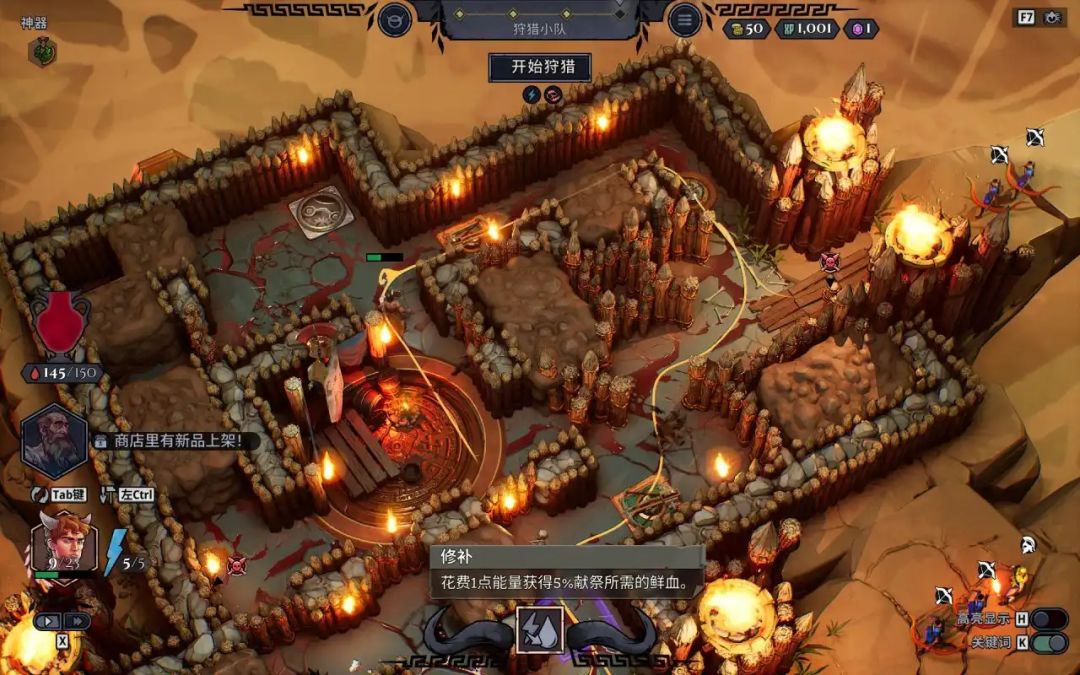This screenshot has width=1080, height=675.
Task: Click the fast-forward speed button
Action: tap(77, 621)
